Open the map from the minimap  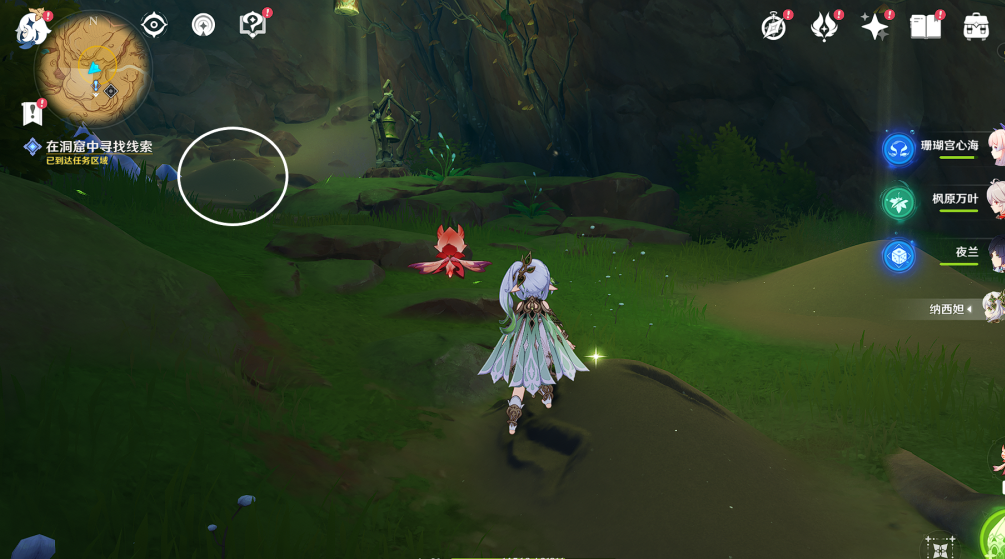click(93, 69)
